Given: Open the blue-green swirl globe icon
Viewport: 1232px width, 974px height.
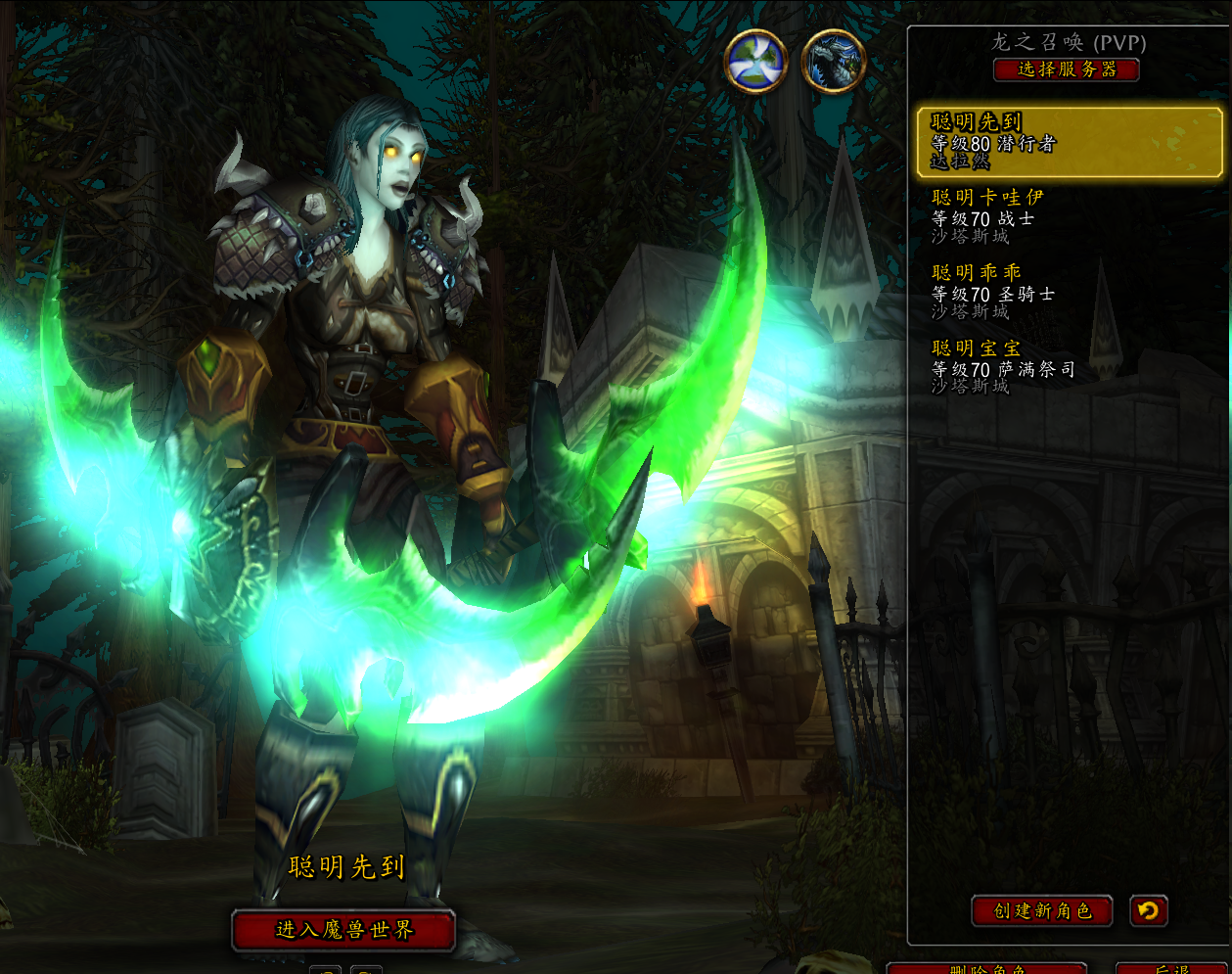Looking at the screenshot, I should coord(755,61).
